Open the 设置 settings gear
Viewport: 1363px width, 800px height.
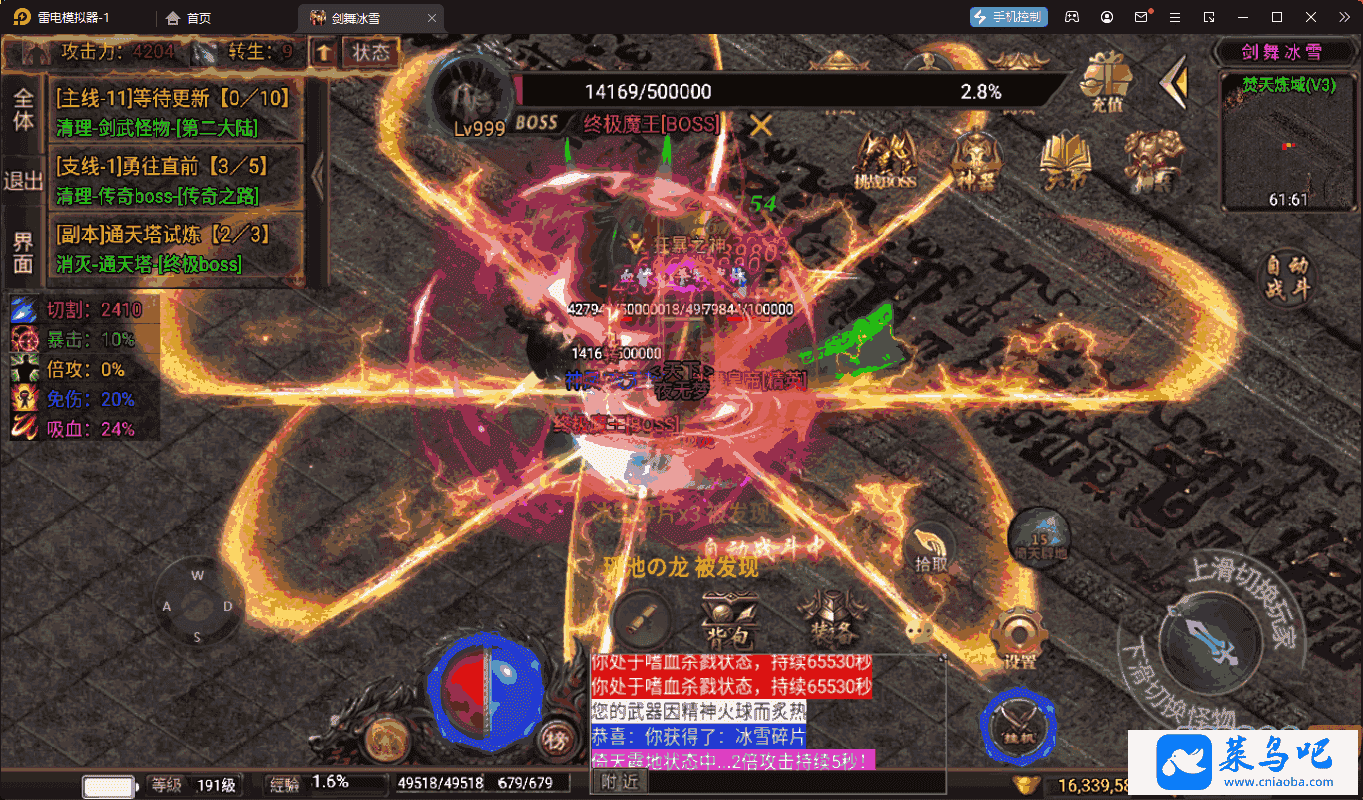pos(1019,639)
